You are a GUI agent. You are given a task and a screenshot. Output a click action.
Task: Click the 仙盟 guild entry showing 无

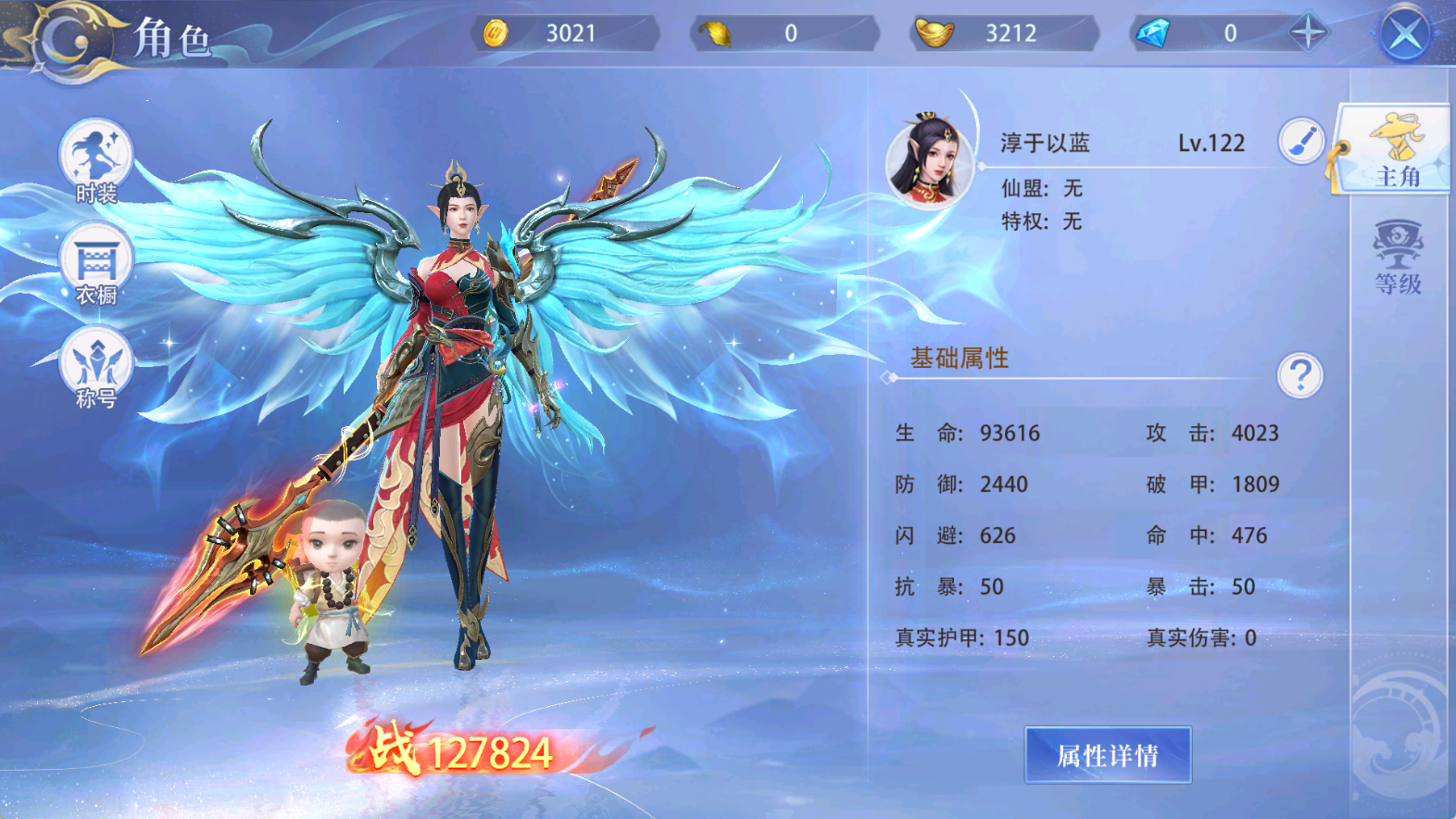click(1042, 189)
